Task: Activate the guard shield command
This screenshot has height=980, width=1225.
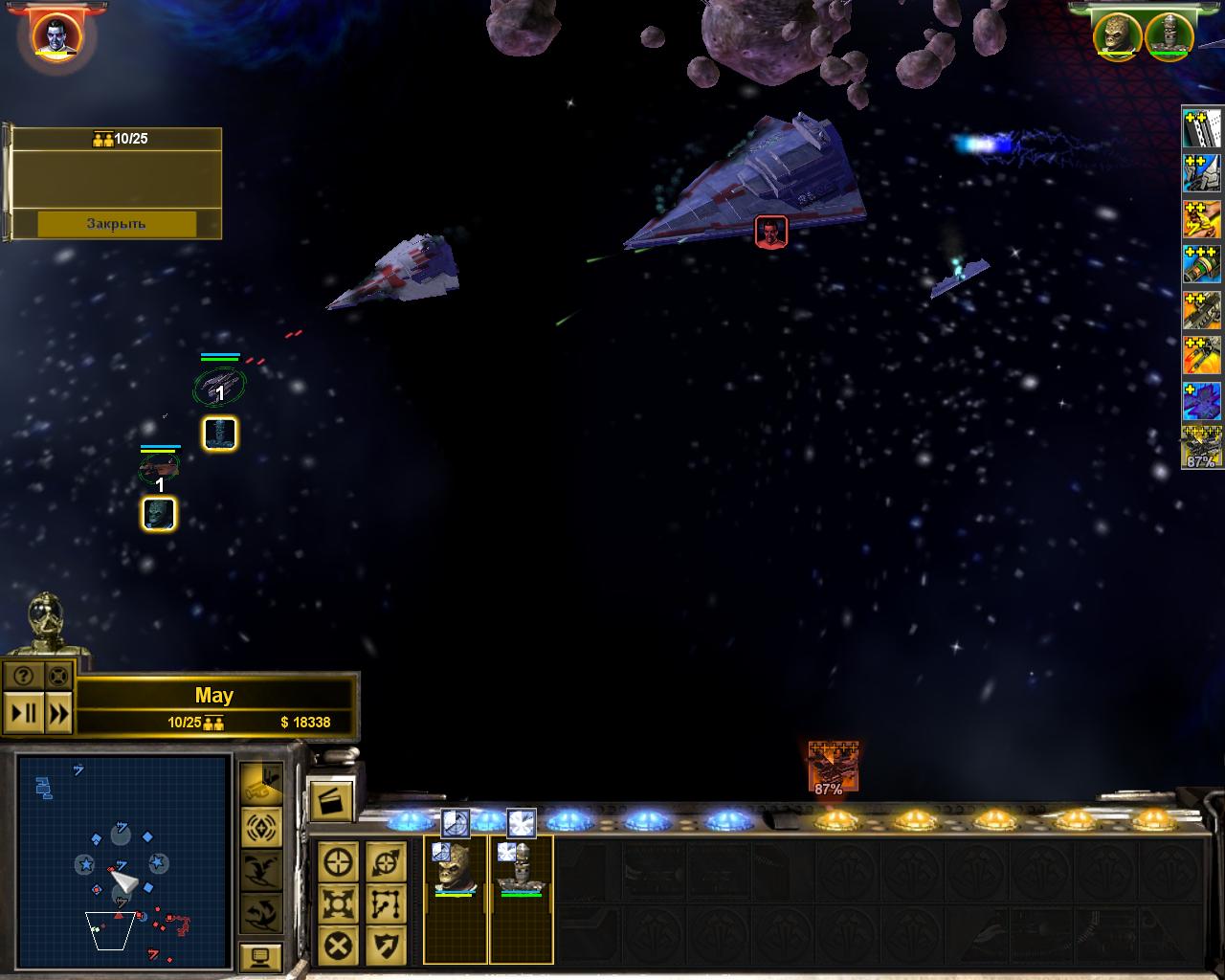Action: point(386,946)
